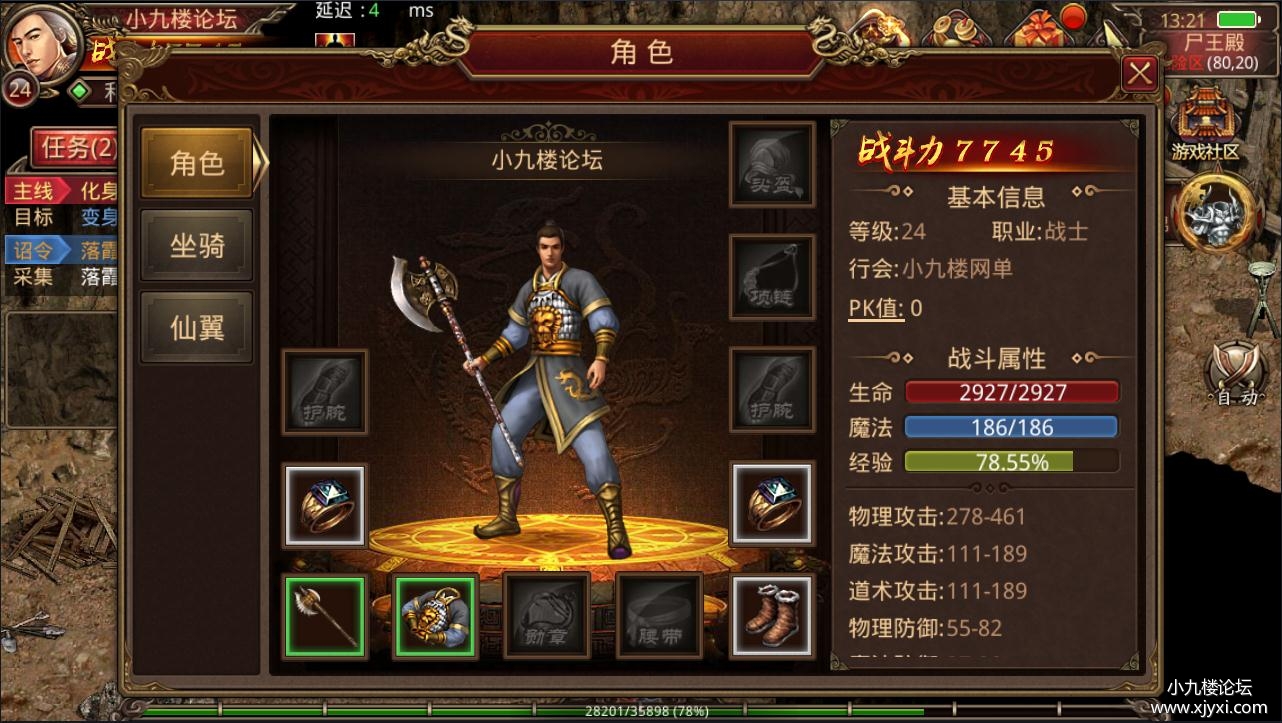1282x723 pixels.
Task: Open the 仙翼 wings tab
Action: click(196, 327)
